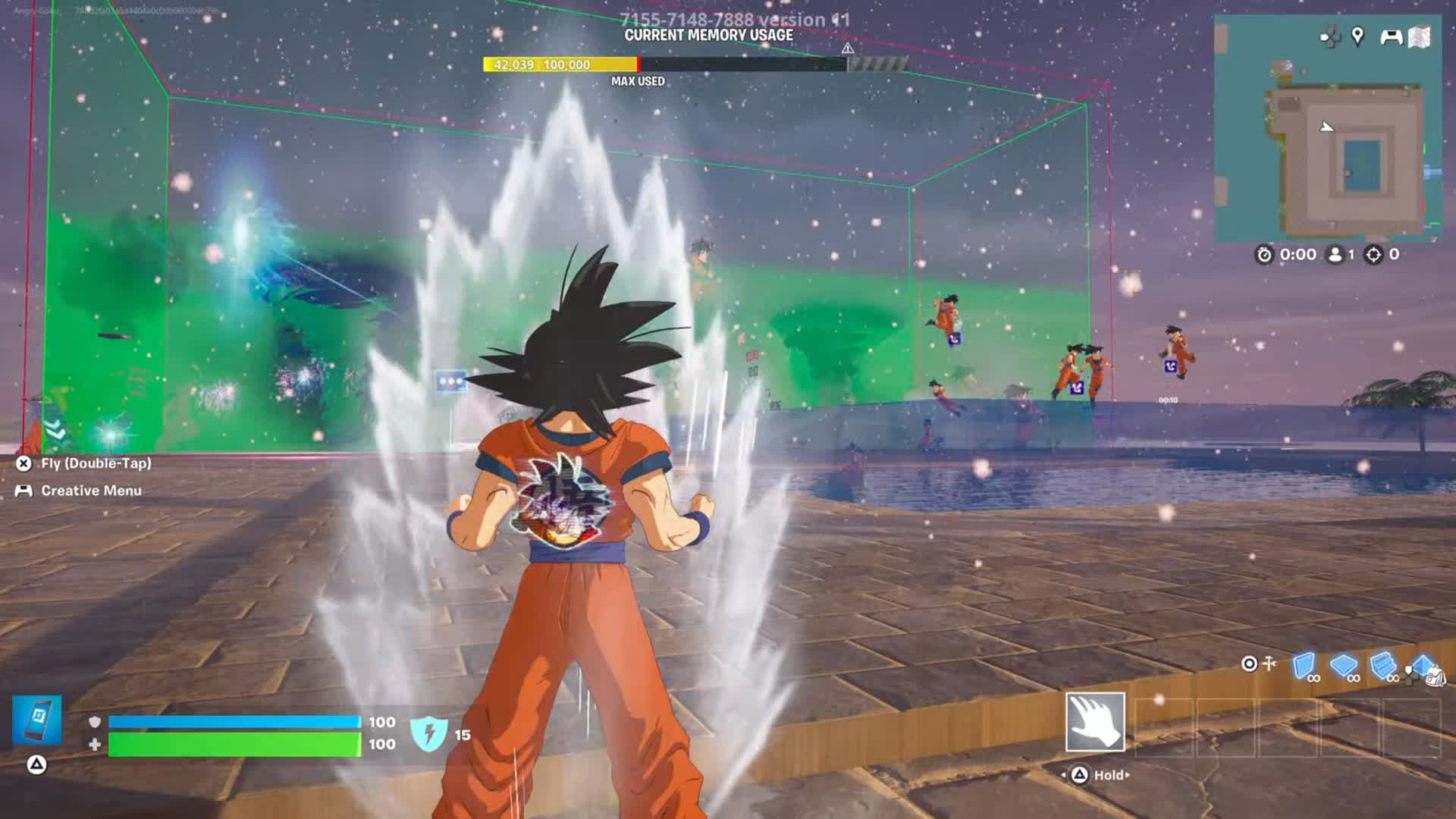Choose the stairs building piece

pos(1383,665)
